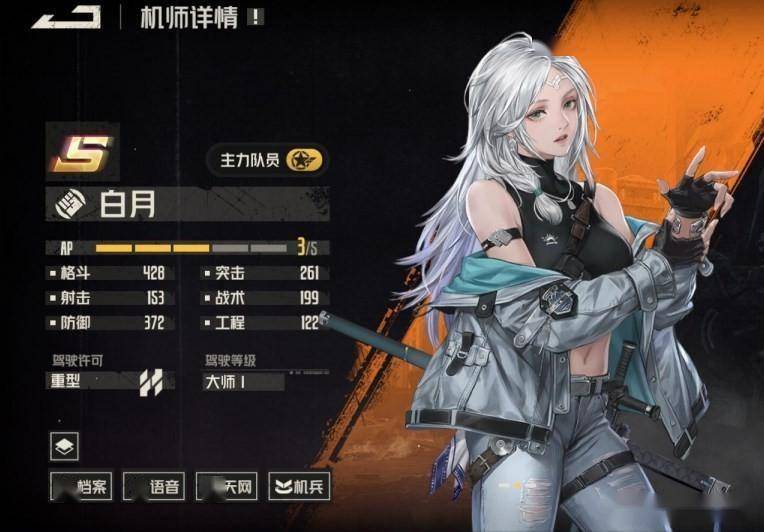Open the 机兵 mech button
Viewport: 764px width, 532px height.
click(x=300, y=487)
